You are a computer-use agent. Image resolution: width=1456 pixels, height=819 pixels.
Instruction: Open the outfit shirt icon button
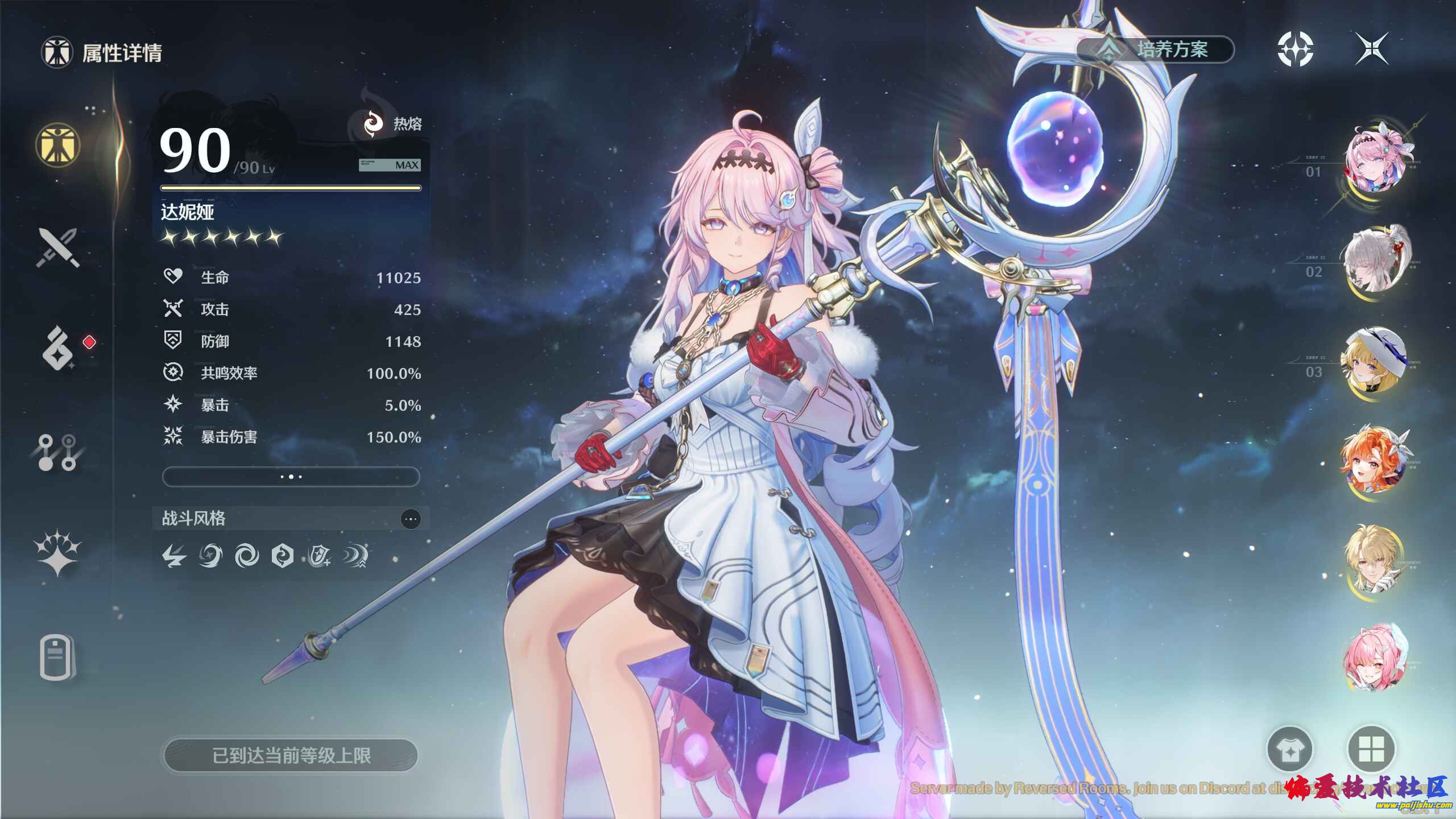click(1290, 750)
